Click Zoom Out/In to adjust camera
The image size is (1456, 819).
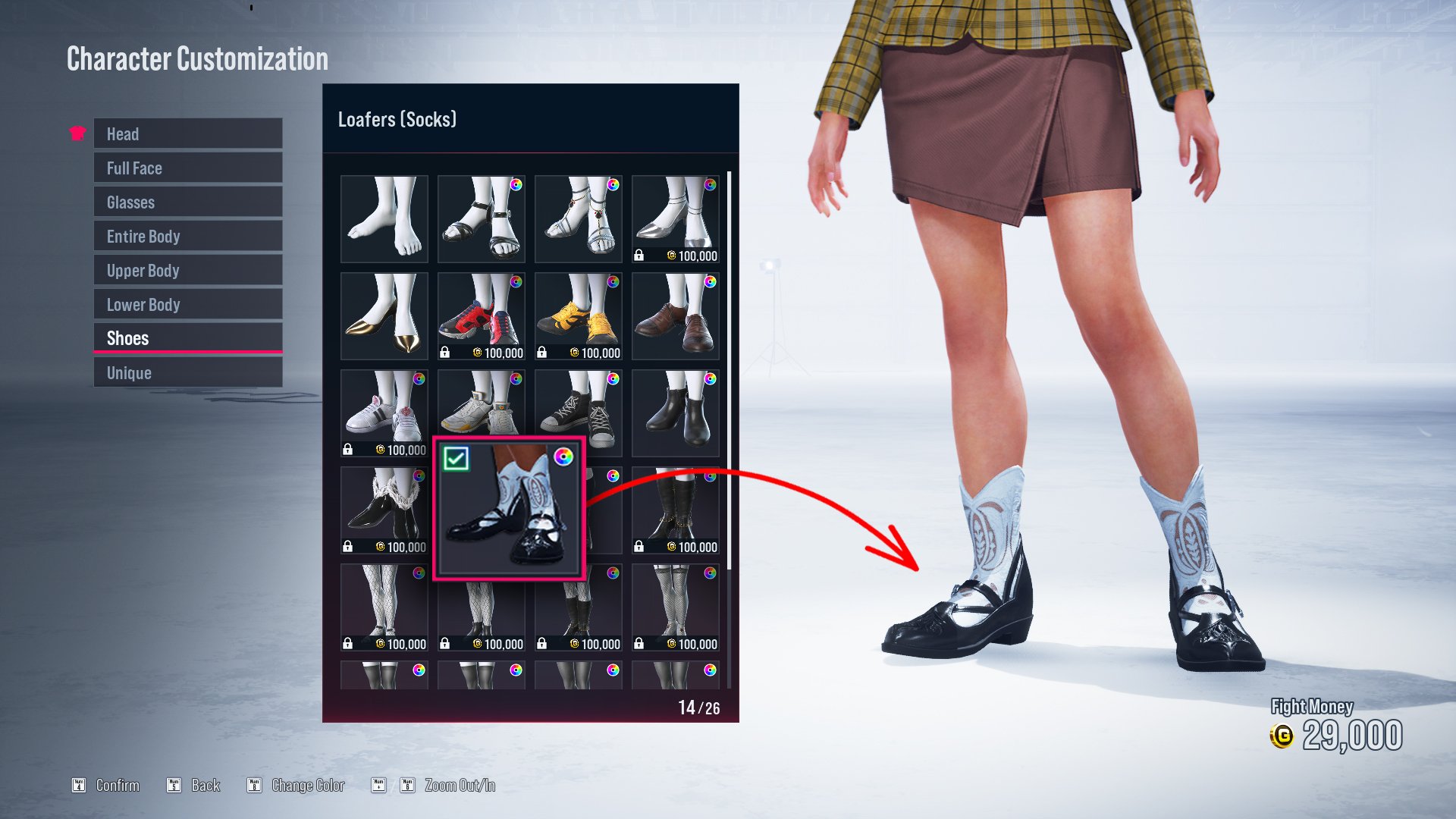[459, 786]
